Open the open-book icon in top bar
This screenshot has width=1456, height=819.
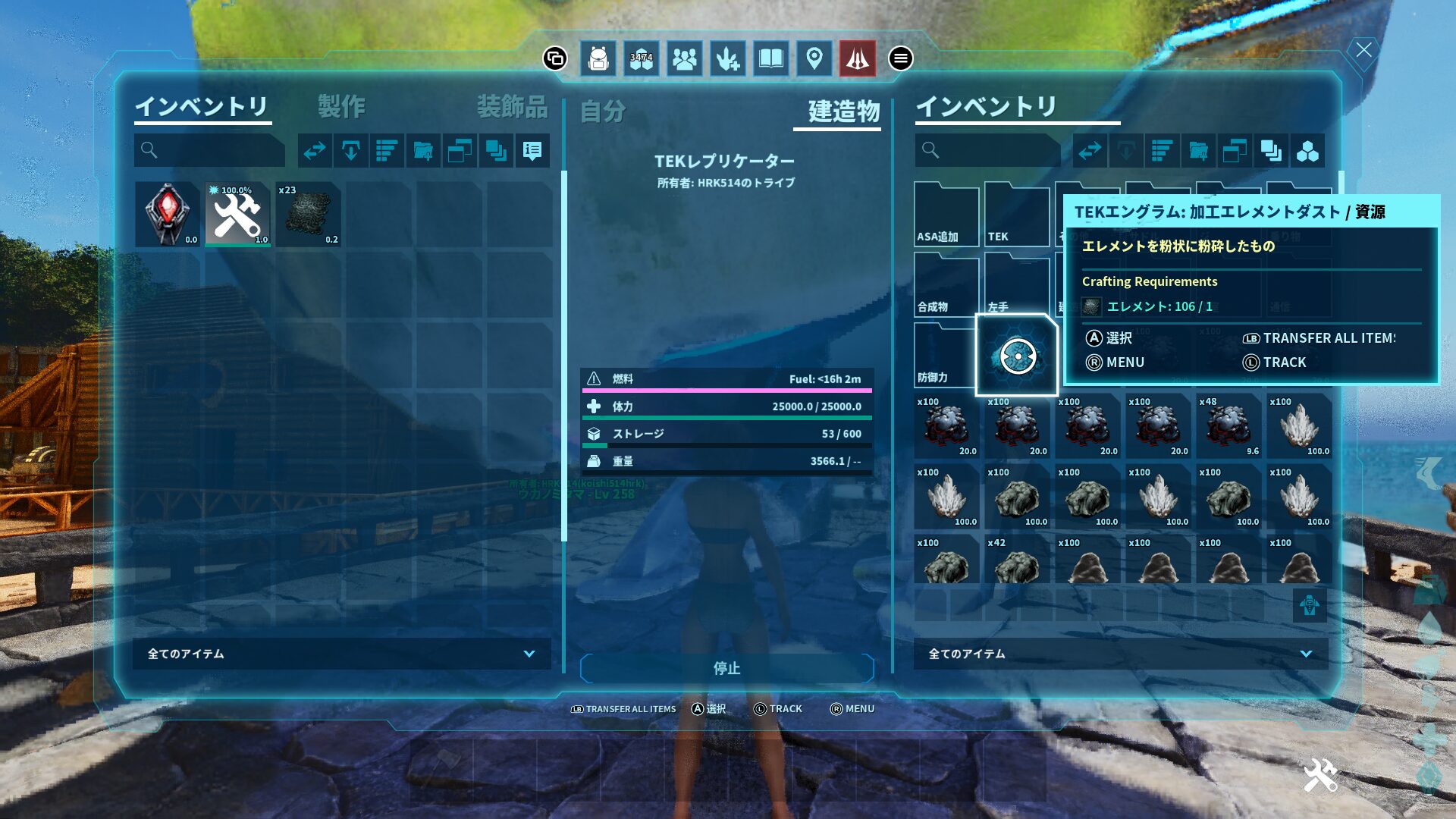click(x=771, y=58)
